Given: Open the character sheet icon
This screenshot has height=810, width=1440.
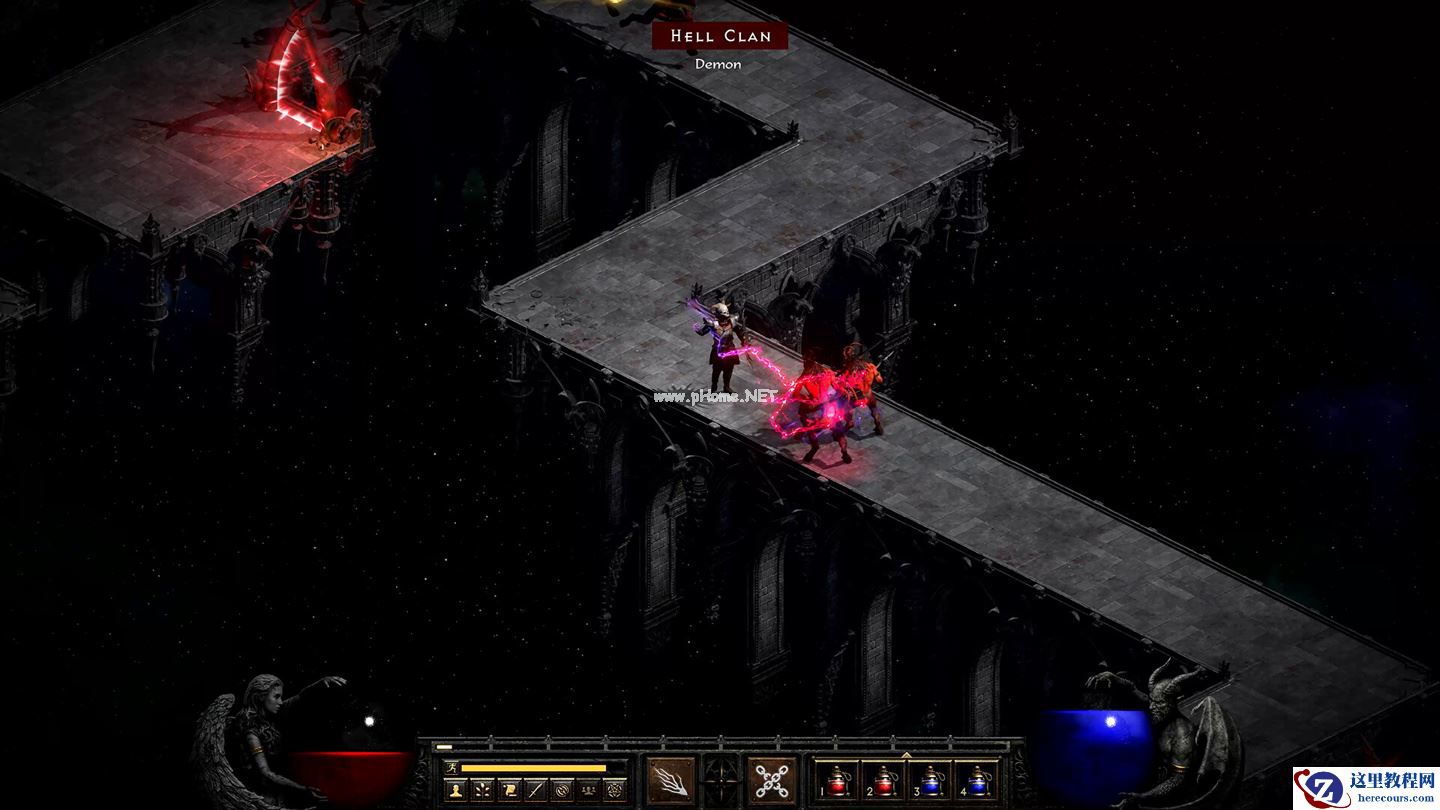Looking at the screenshot, I should tap(456, 790).
